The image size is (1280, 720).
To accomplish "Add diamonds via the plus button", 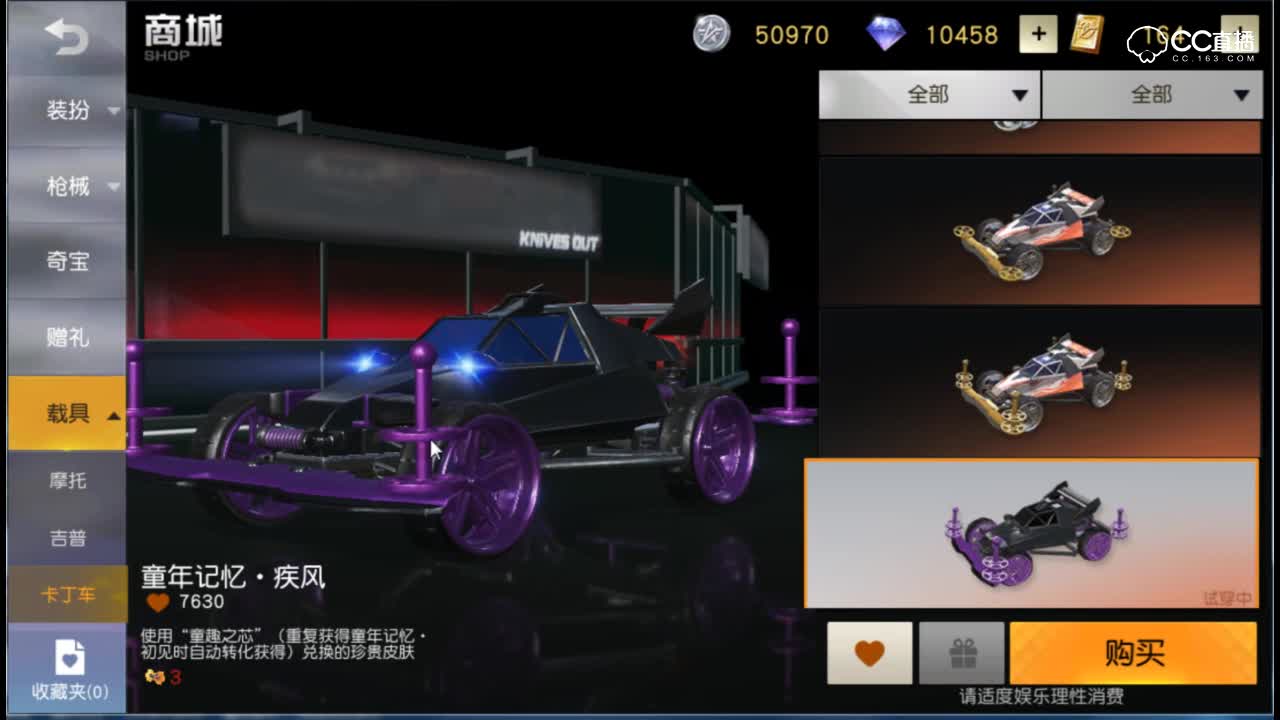I will click(x=1038, y=34).
